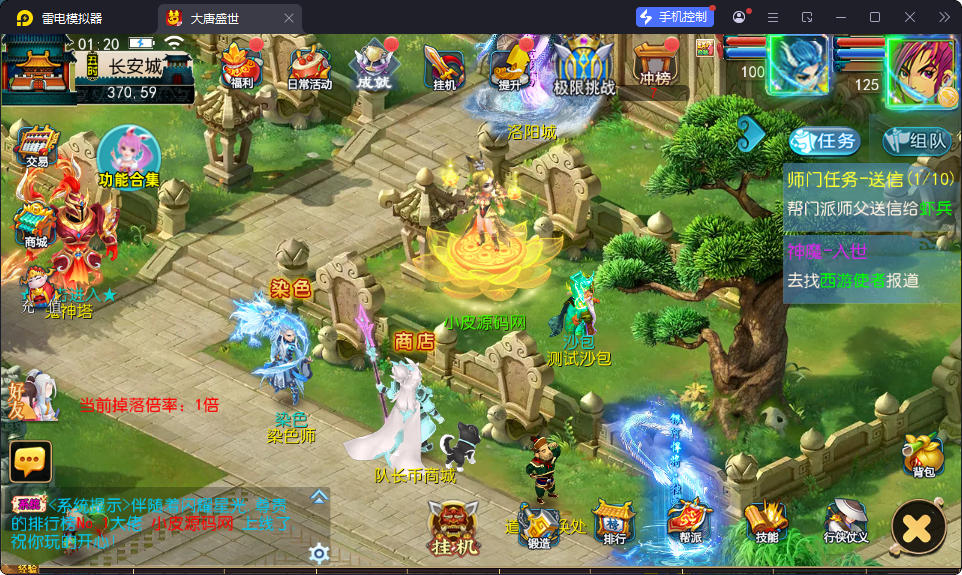This screenshot has width=962, height=575.
Task: Tap the 提升 upgrade icon
Action: pos(511,66)
